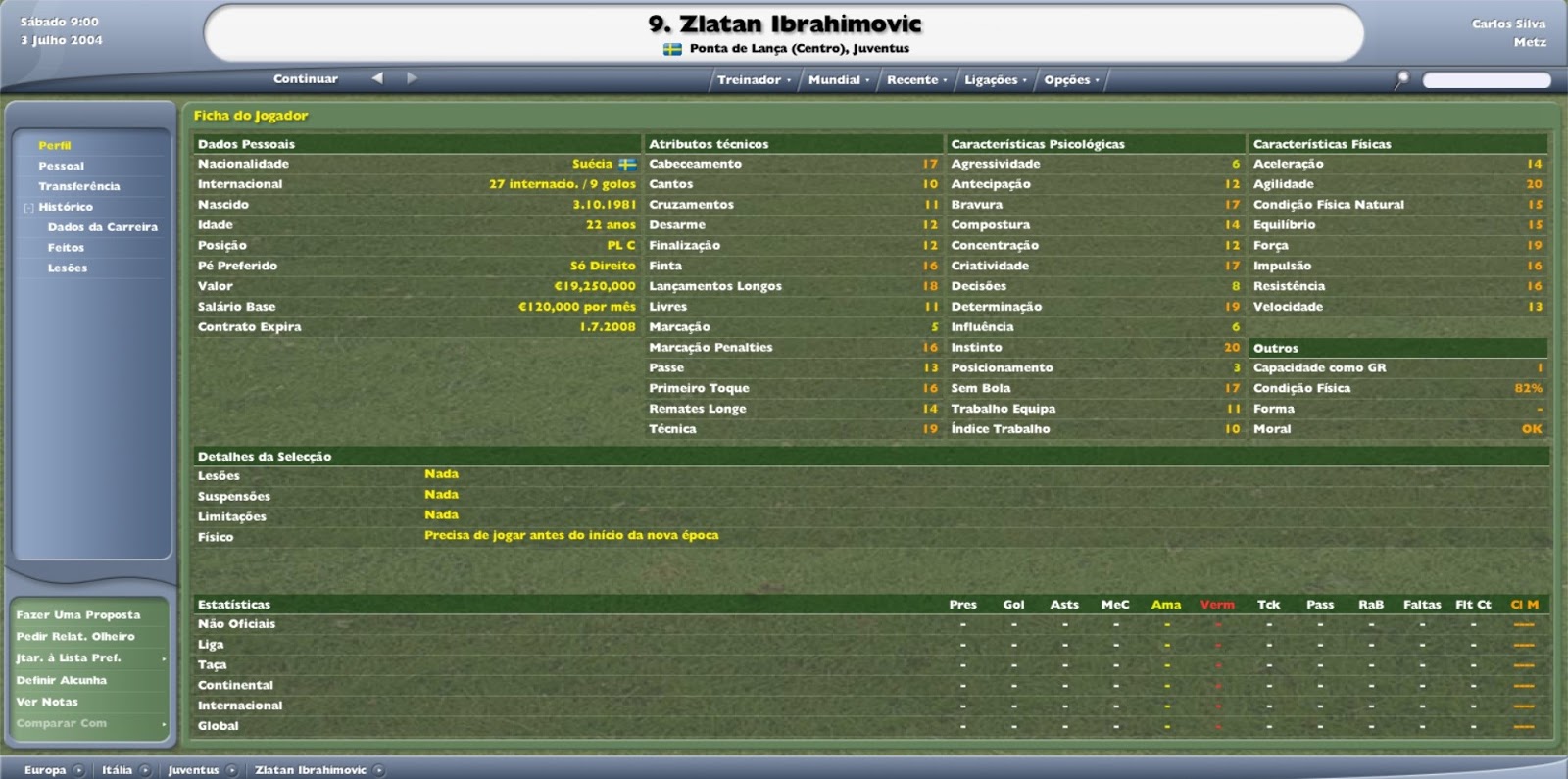Click the forward navigation arrow next to Continuar
Screen dimensions: 1568x779
pyautogui.click(x=412, y=78)
